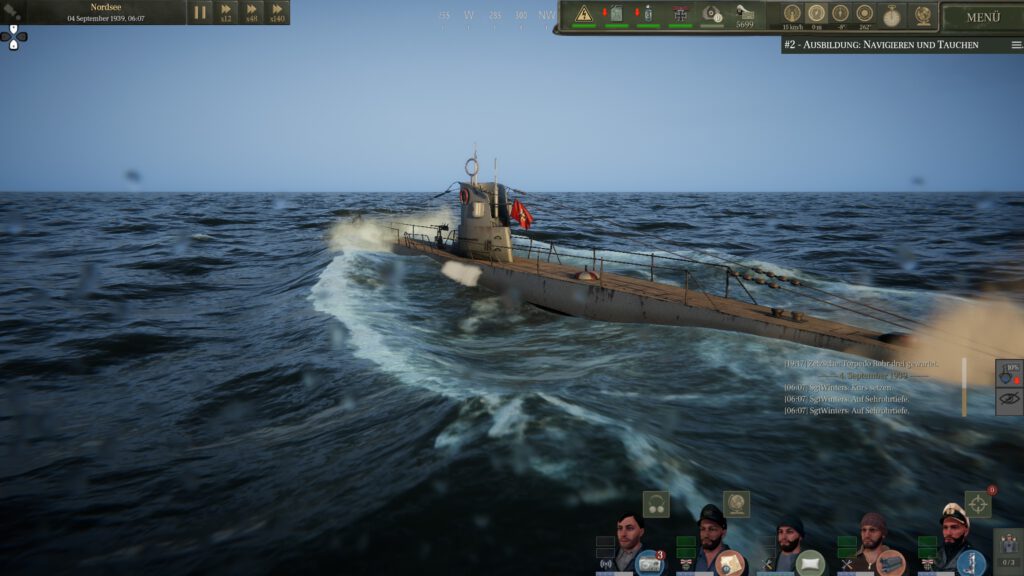Image resolution: width=1024 pixels, height=576 pixels.
Task: Open the MENÜ button
Action: (982, 17)
